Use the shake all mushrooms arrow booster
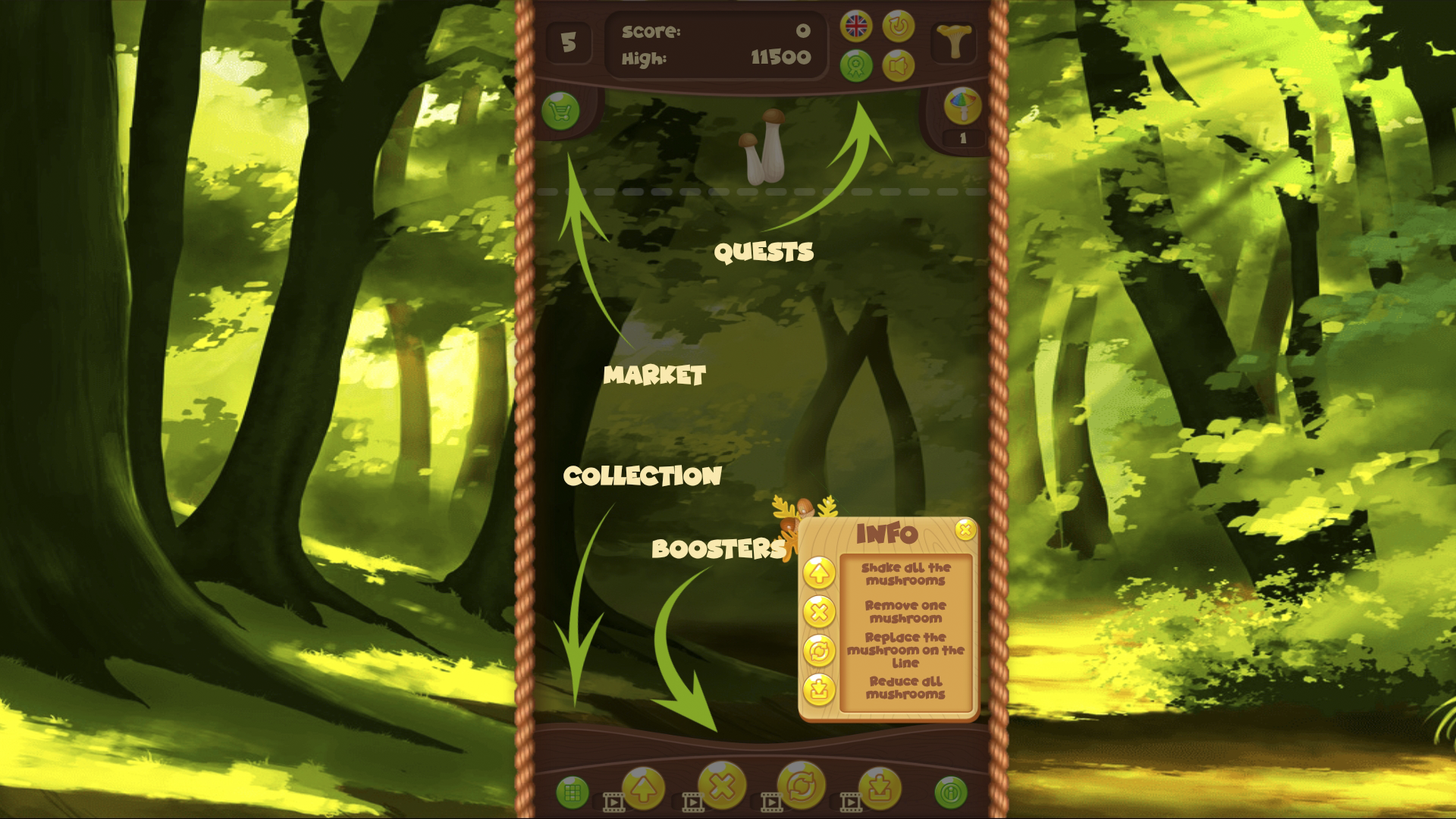 coord(643,786)
